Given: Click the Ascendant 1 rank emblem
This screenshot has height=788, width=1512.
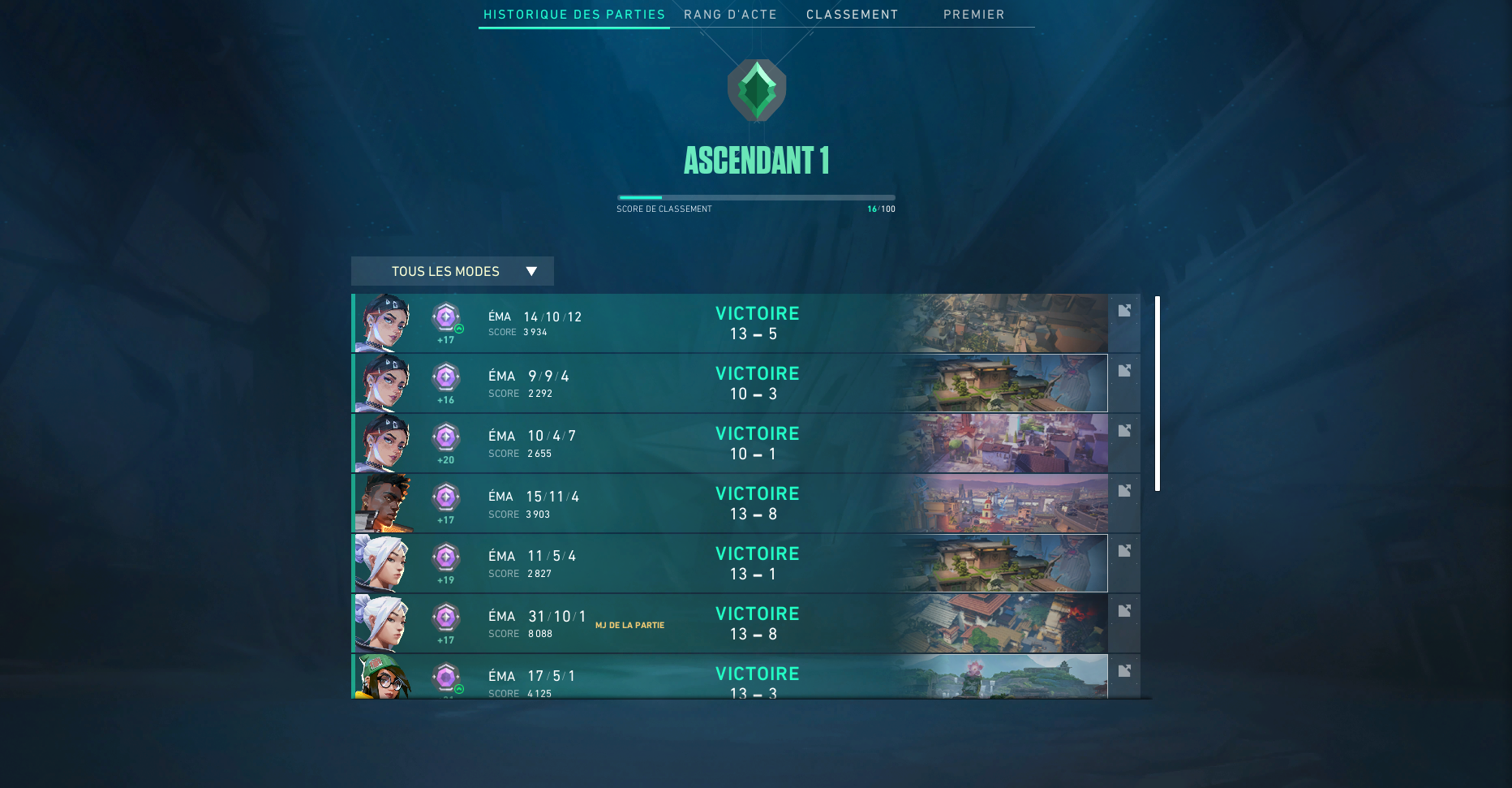Looking at the screenshot, I should pyautogui.click(x=757, y=90).
